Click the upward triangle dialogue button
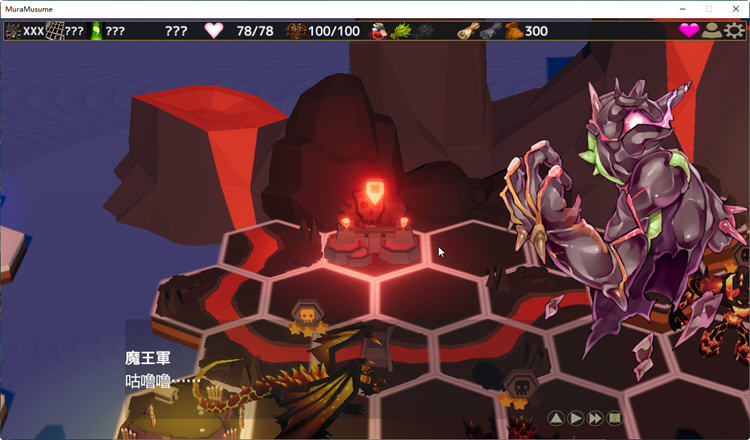Screen dimensions: 750x440 557,418
